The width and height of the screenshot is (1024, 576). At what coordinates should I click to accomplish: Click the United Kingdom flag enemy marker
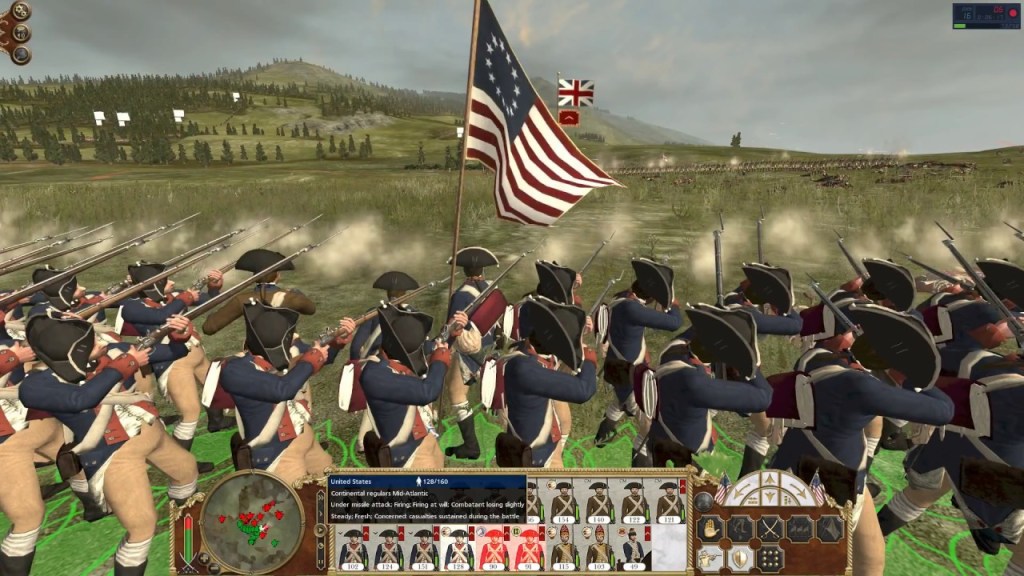[x=575, y=93]
